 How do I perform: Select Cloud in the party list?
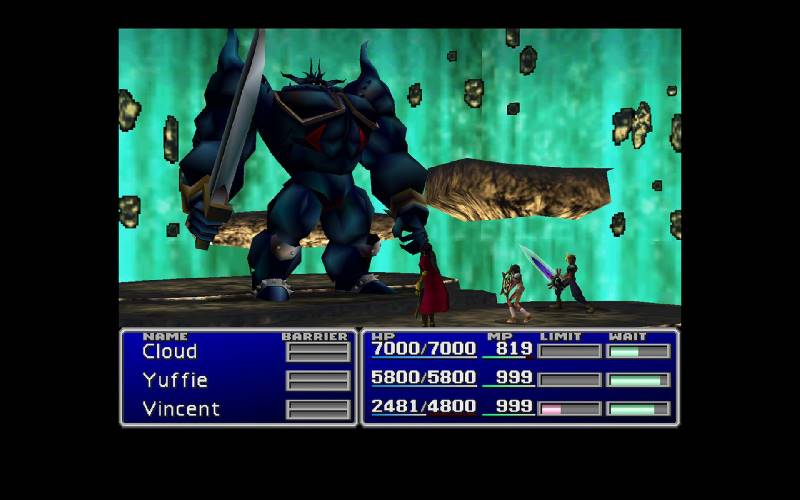(170, 351)
